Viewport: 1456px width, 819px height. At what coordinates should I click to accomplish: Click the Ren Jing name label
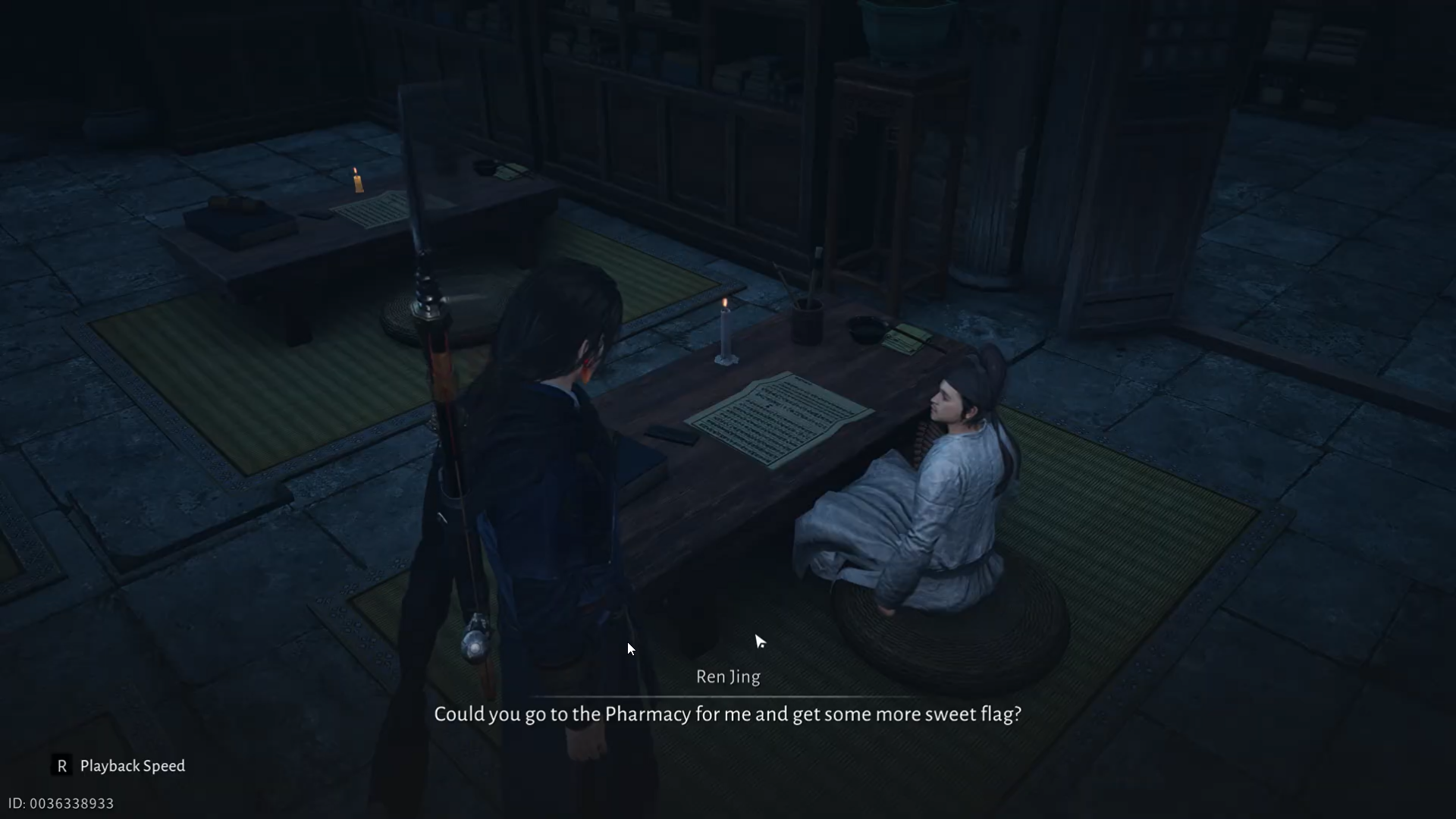click(x=726, y=677)
